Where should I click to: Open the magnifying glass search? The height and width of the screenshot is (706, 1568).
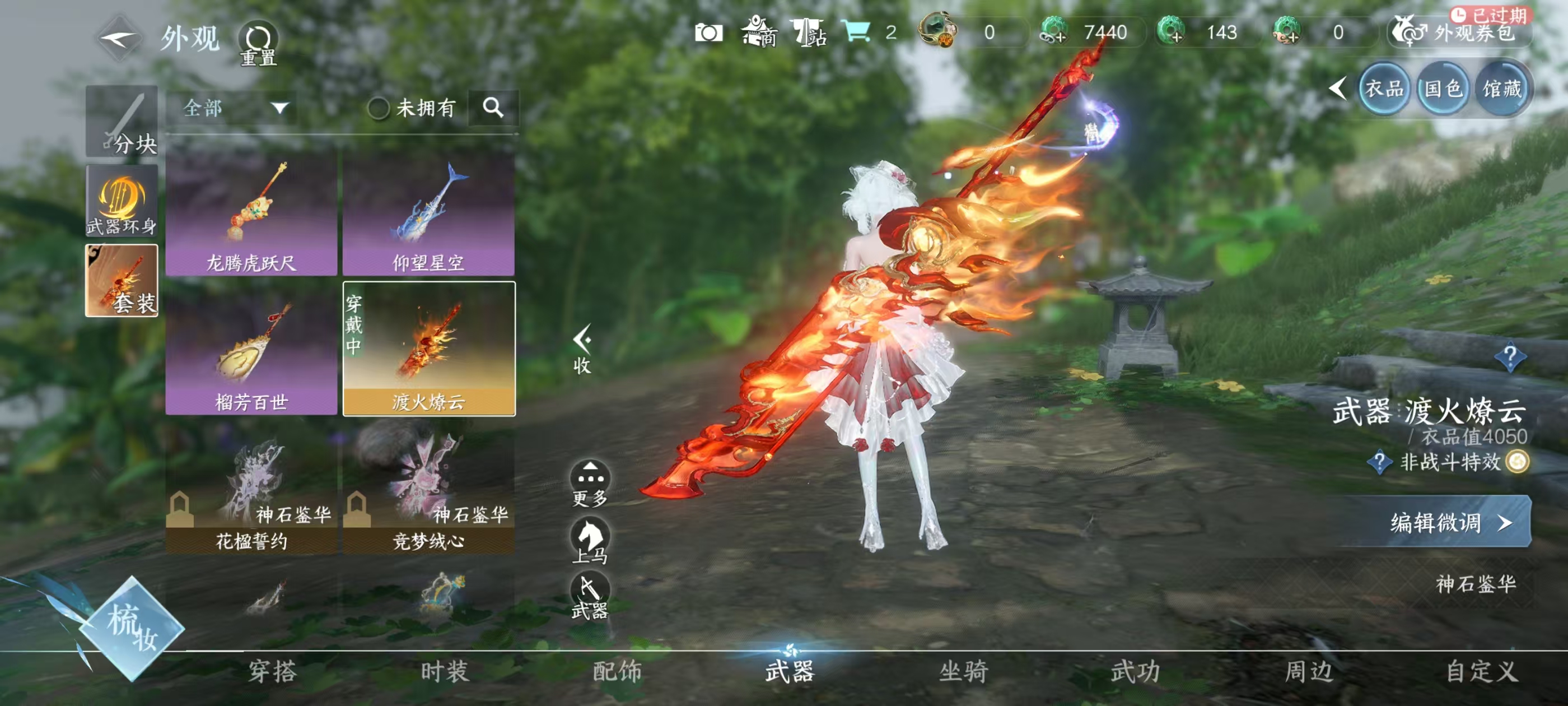(x=493, y=108)
